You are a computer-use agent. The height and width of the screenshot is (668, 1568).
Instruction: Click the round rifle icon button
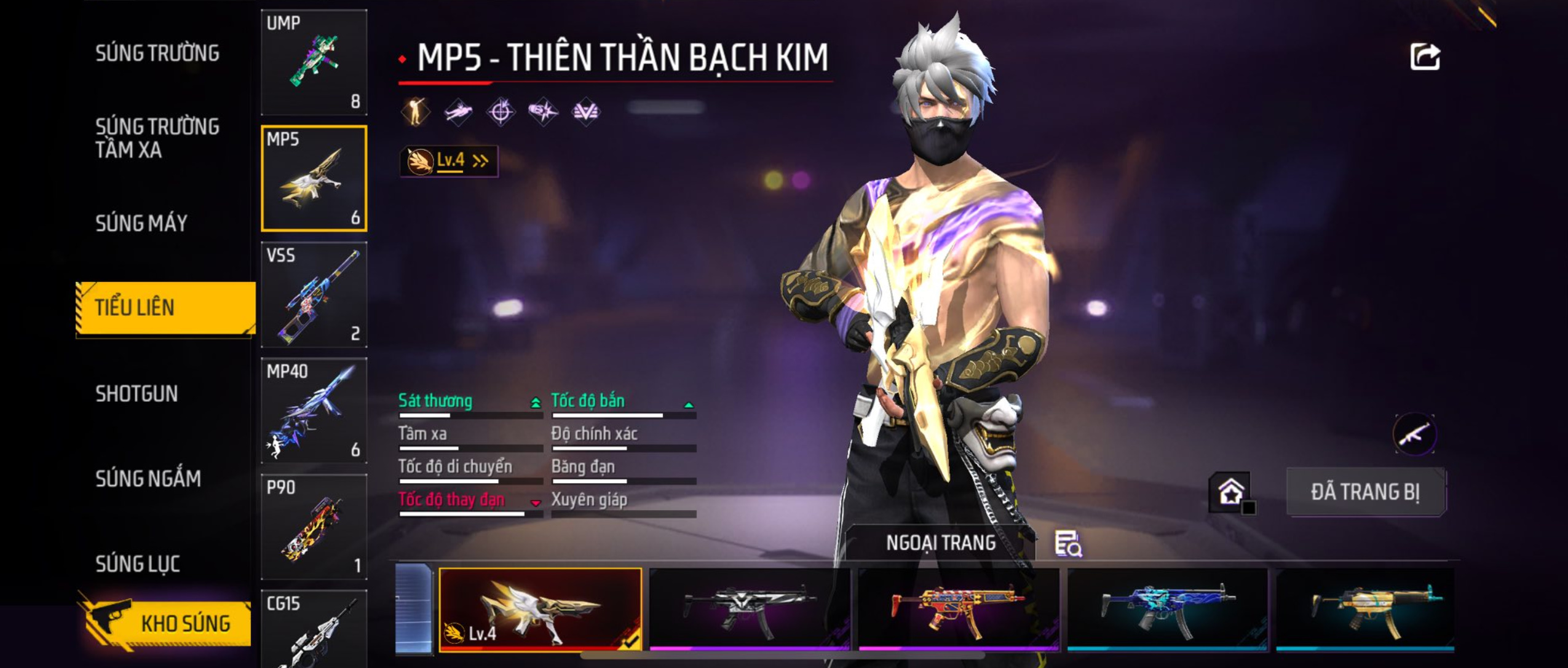point(1414,434)
